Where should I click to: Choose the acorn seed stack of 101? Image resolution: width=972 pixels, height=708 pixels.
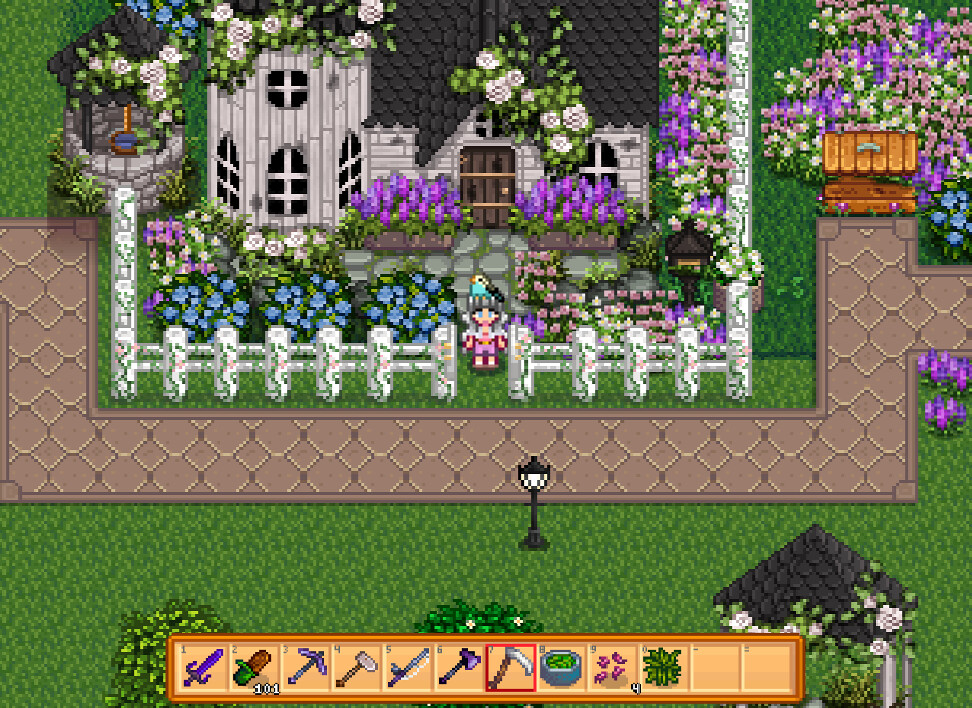[255, 666]
